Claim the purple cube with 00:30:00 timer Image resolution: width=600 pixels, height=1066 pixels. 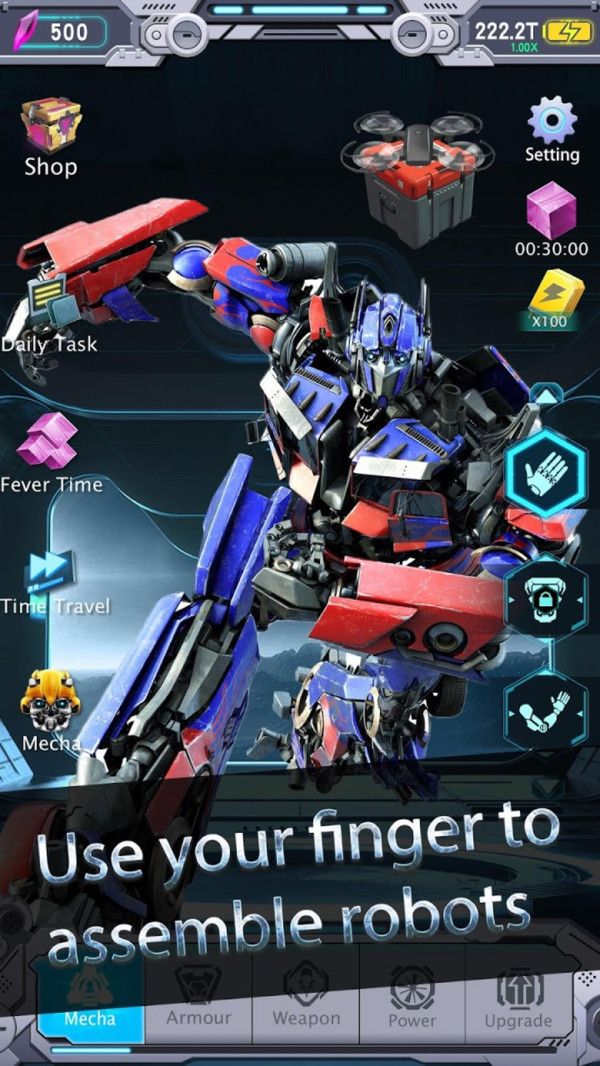(551, 212)
